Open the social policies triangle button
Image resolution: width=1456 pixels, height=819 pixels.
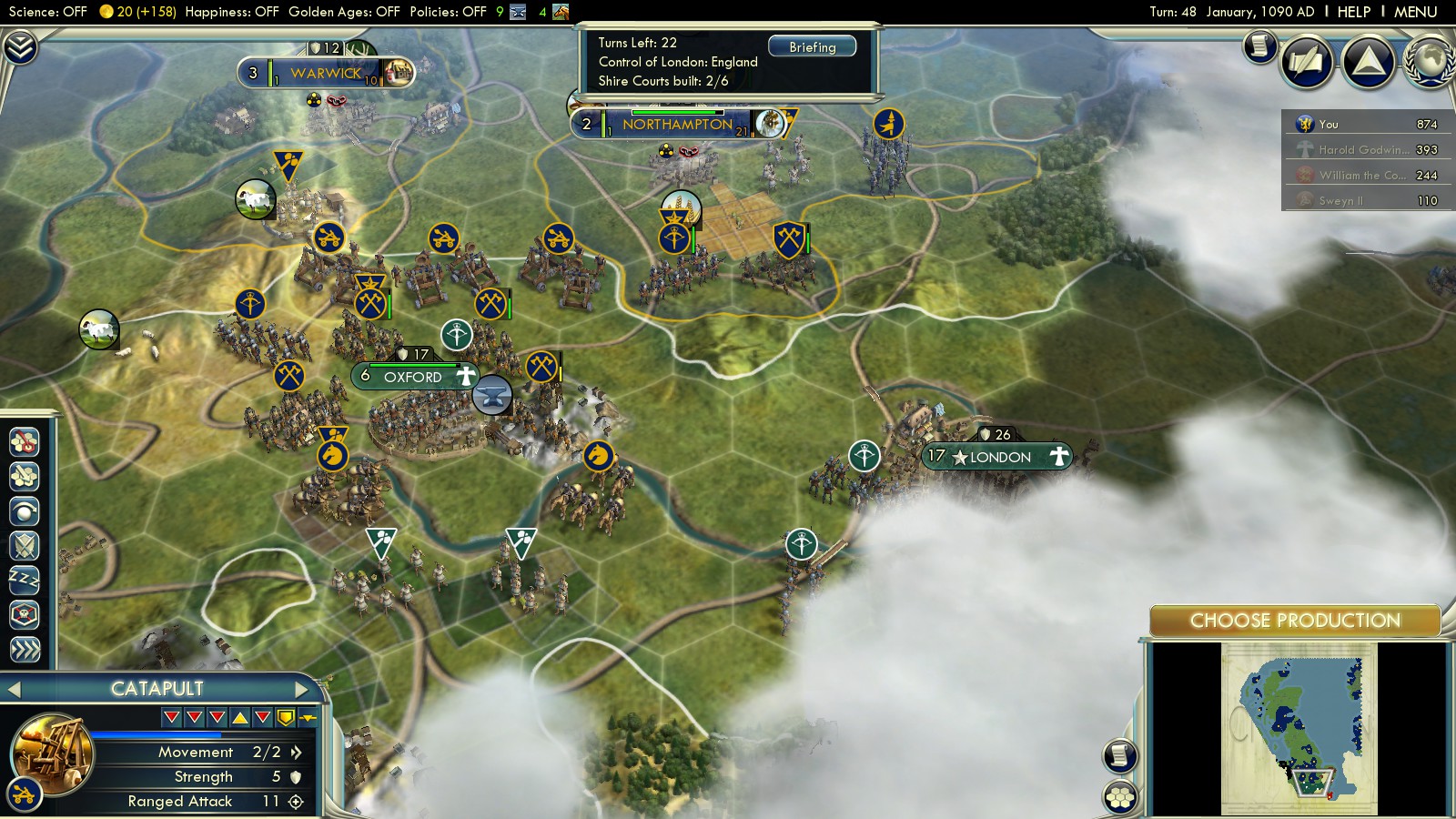coord(1368,61)
